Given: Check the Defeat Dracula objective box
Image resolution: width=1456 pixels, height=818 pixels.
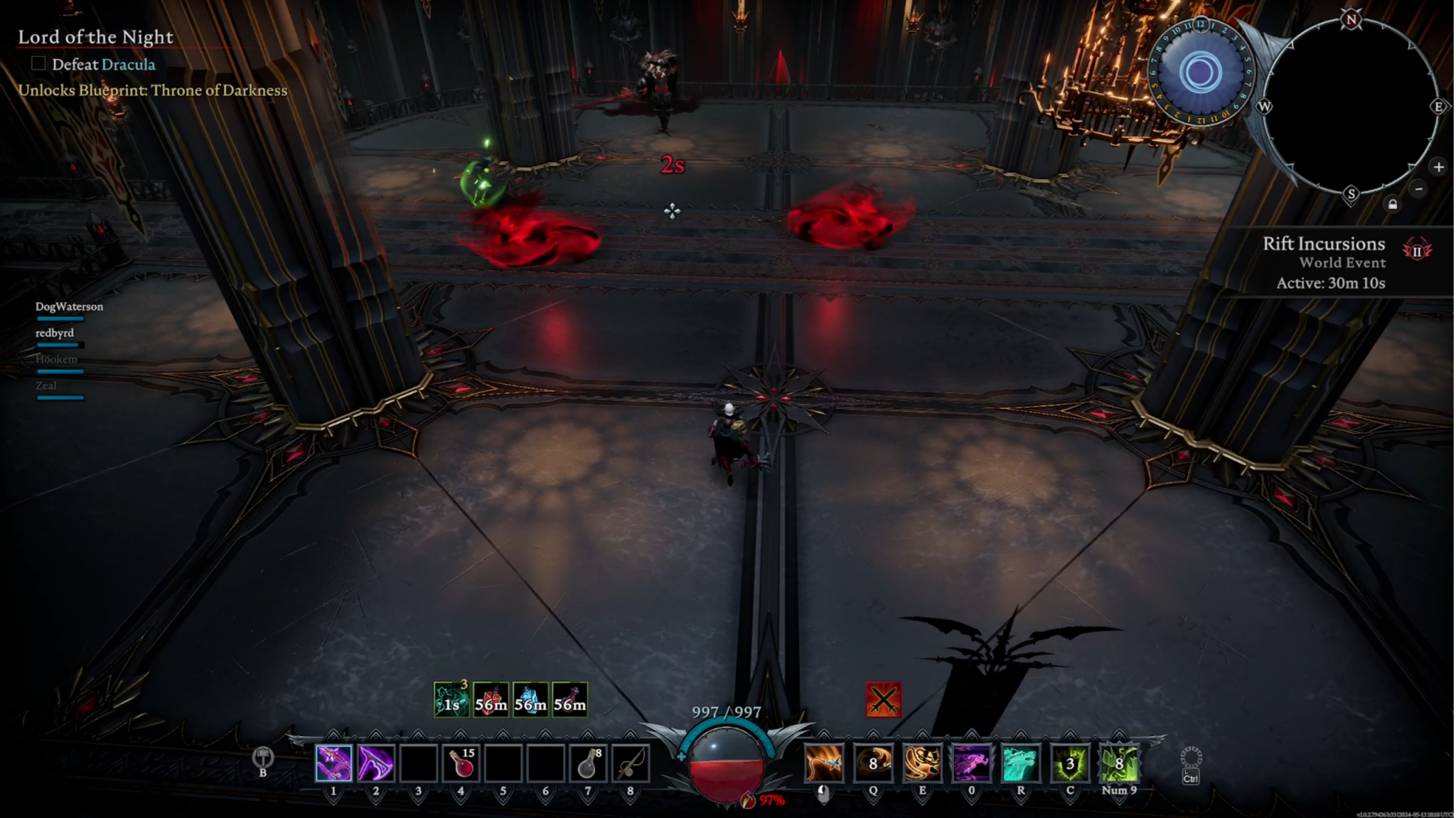Looking at the screenshot, I should [x=37, y=64].
